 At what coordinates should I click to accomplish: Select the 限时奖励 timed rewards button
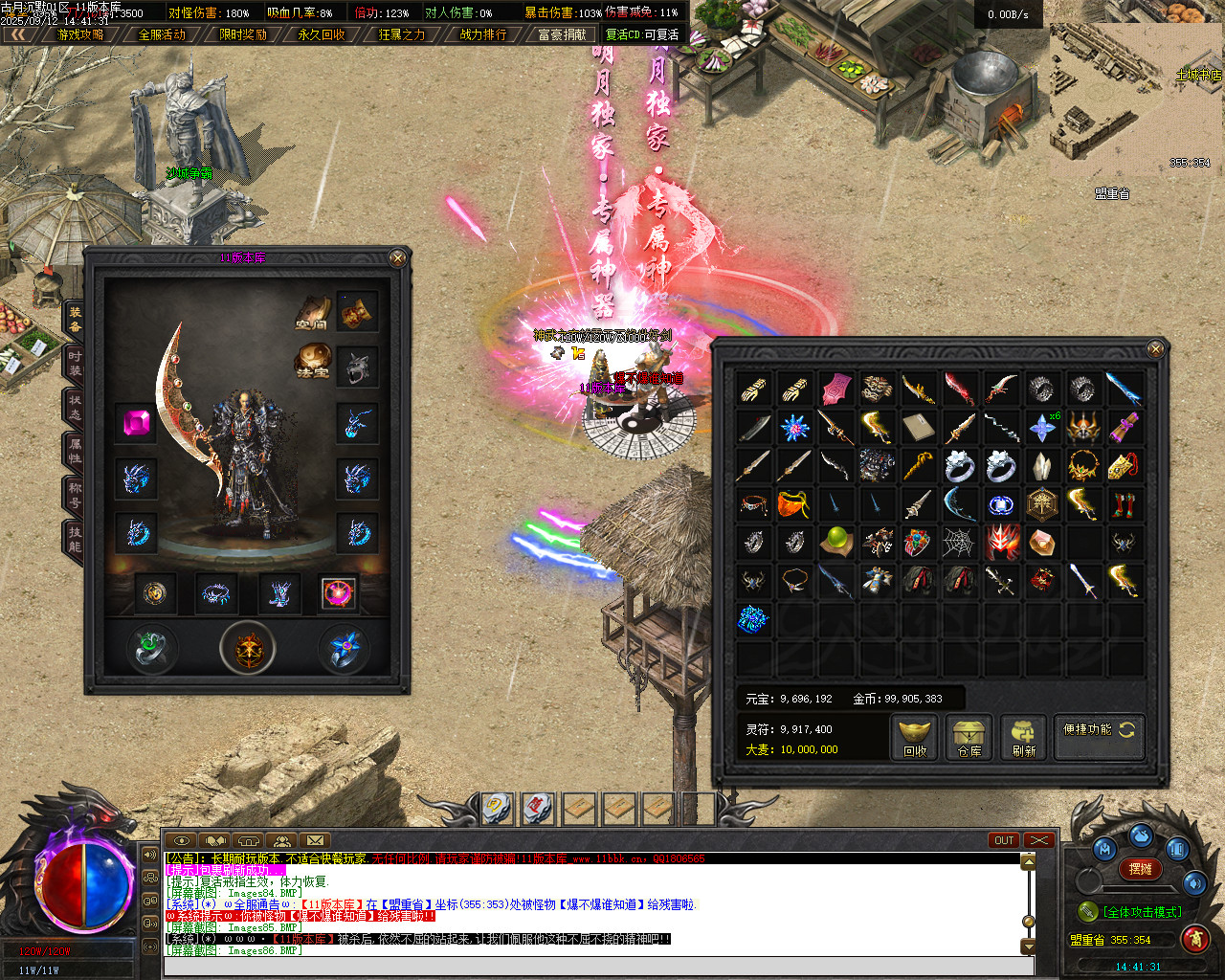[243, 34]
